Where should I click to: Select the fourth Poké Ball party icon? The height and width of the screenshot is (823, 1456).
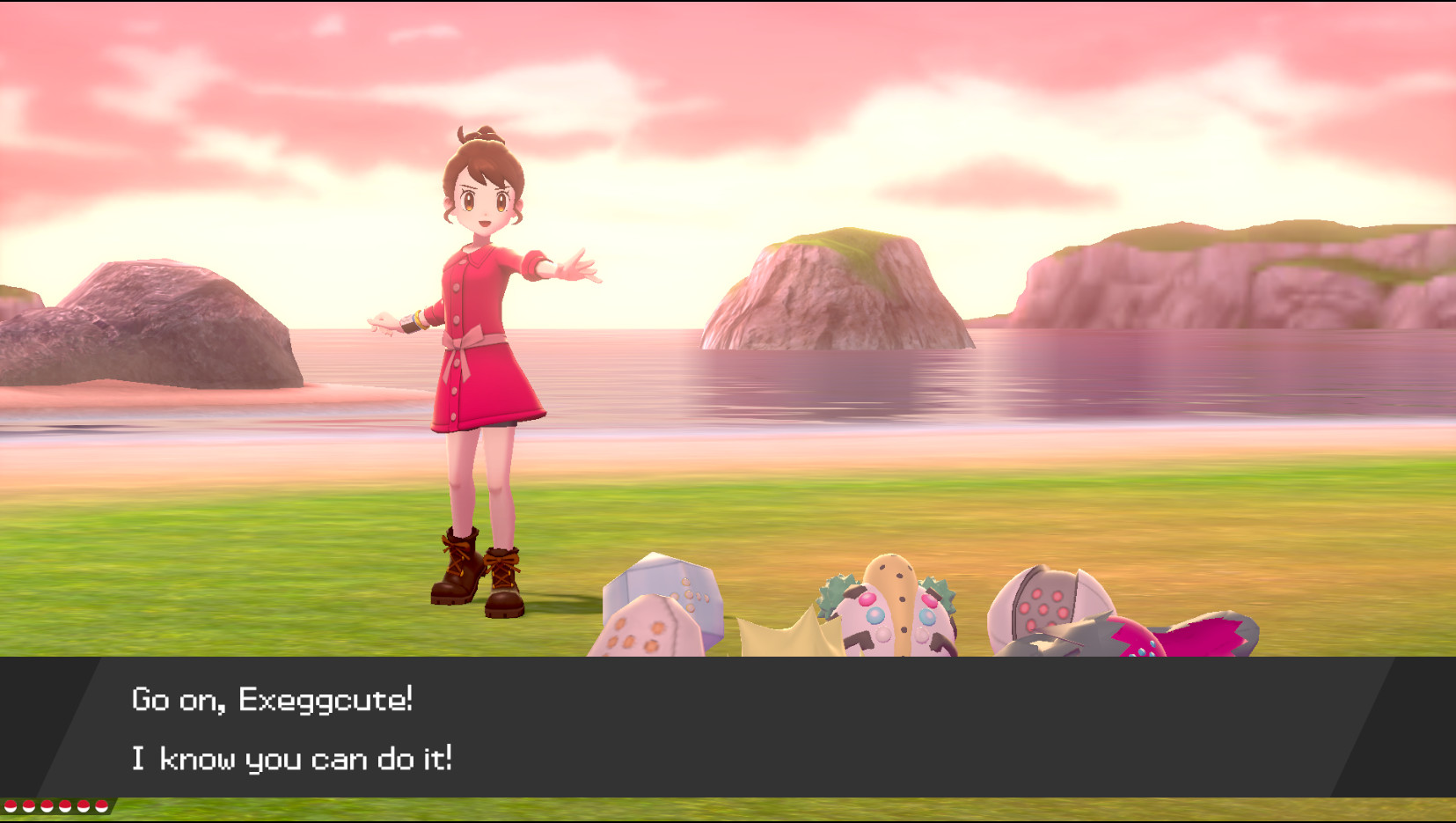pyautogui.click(x=65, y=805)
